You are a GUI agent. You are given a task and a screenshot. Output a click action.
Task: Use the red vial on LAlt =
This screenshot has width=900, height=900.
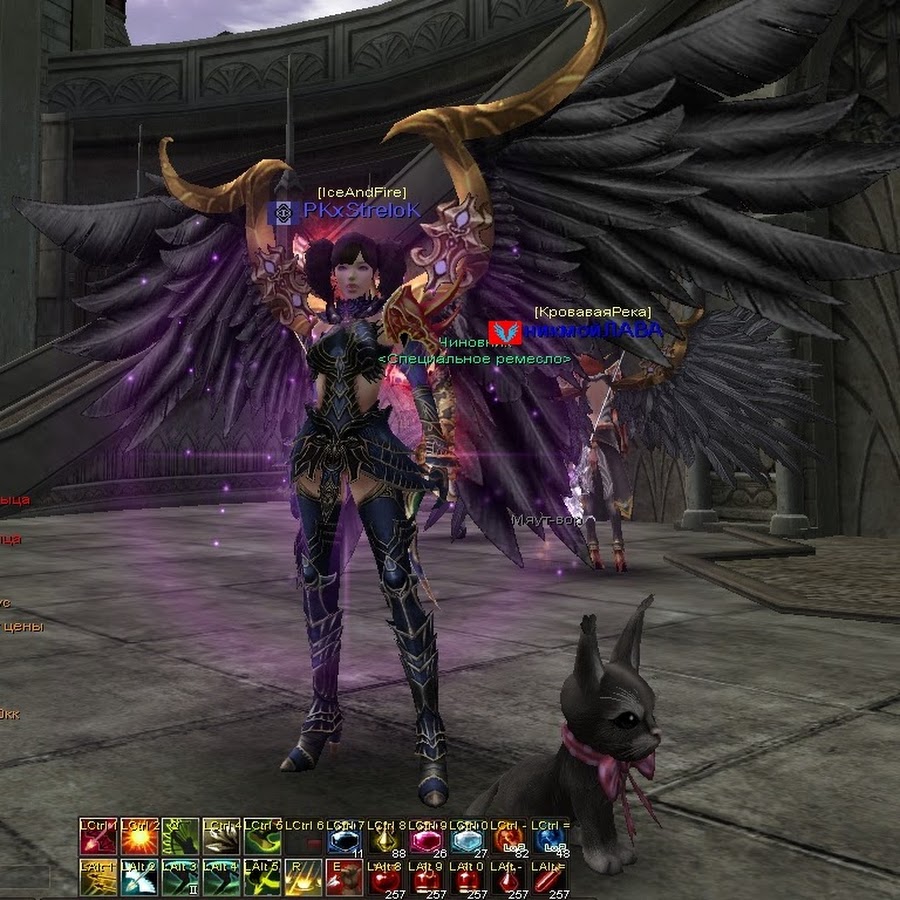click(x=550, y=880)
